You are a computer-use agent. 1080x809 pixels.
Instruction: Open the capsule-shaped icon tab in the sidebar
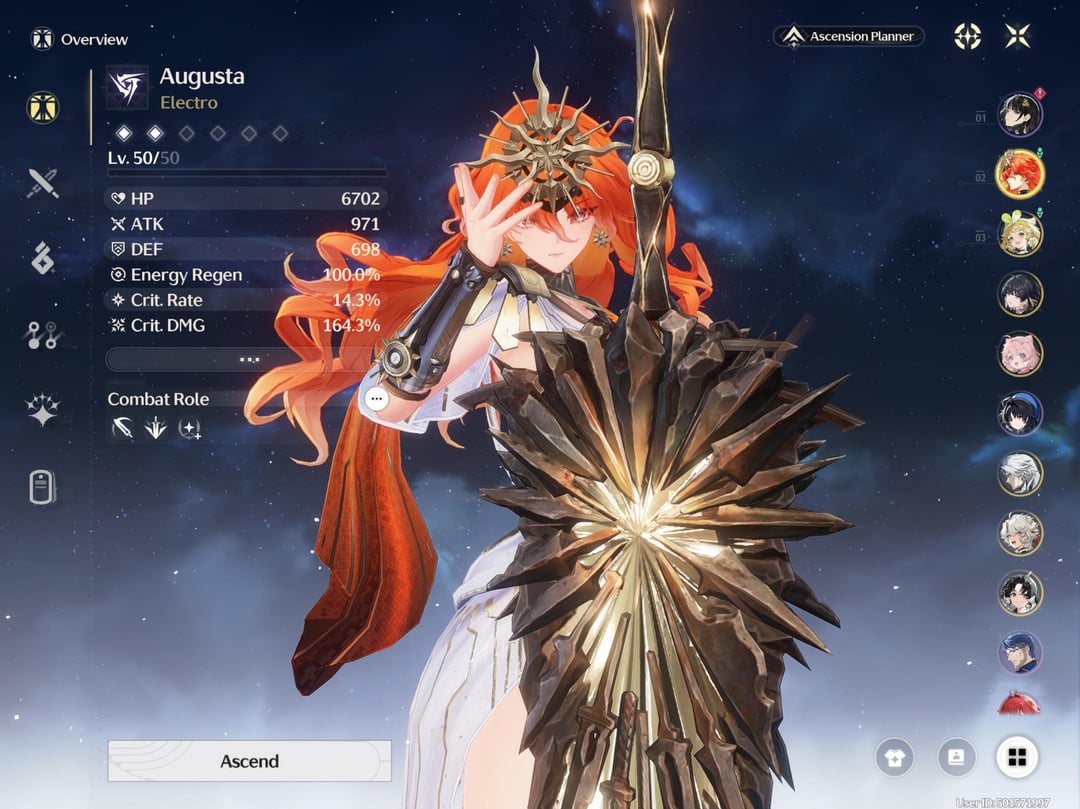coord(43,487)
